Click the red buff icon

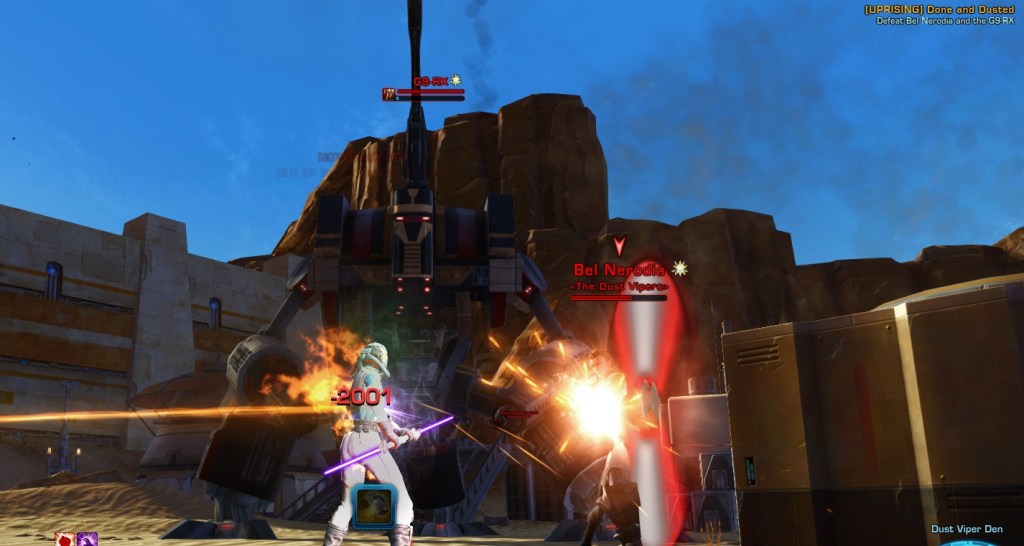(64, 540)
